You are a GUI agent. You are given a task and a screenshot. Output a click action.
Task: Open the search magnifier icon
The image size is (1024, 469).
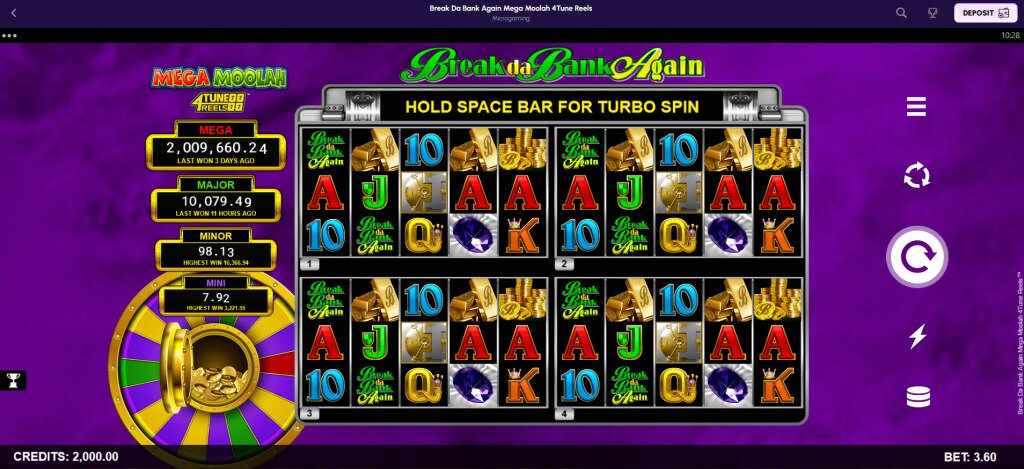pos(901,13)
